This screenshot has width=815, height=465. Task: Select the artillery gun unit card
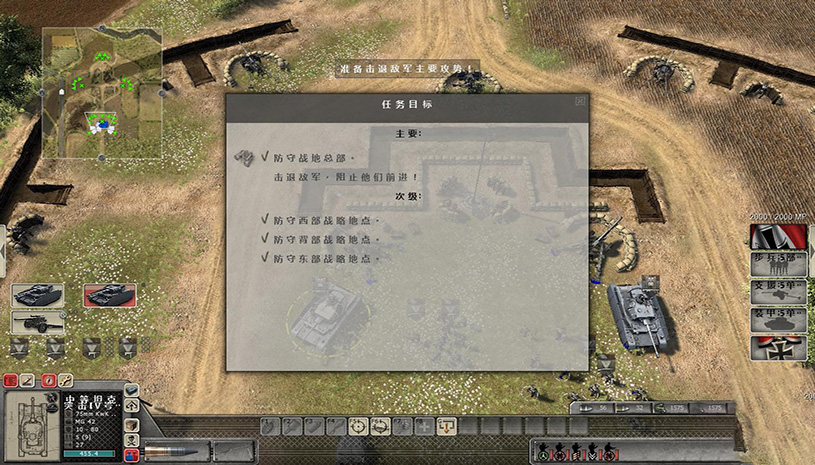coord(37,321)
